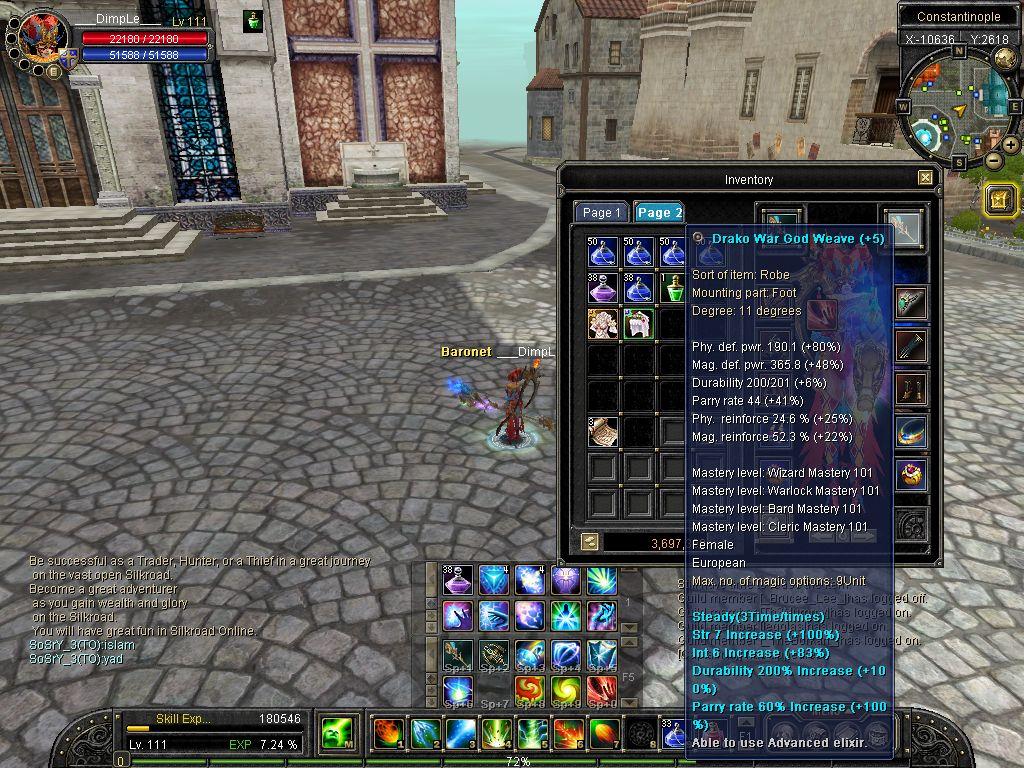Click the gold sort button in inventory
1024x768 pixels.
(x=590, y=541)
